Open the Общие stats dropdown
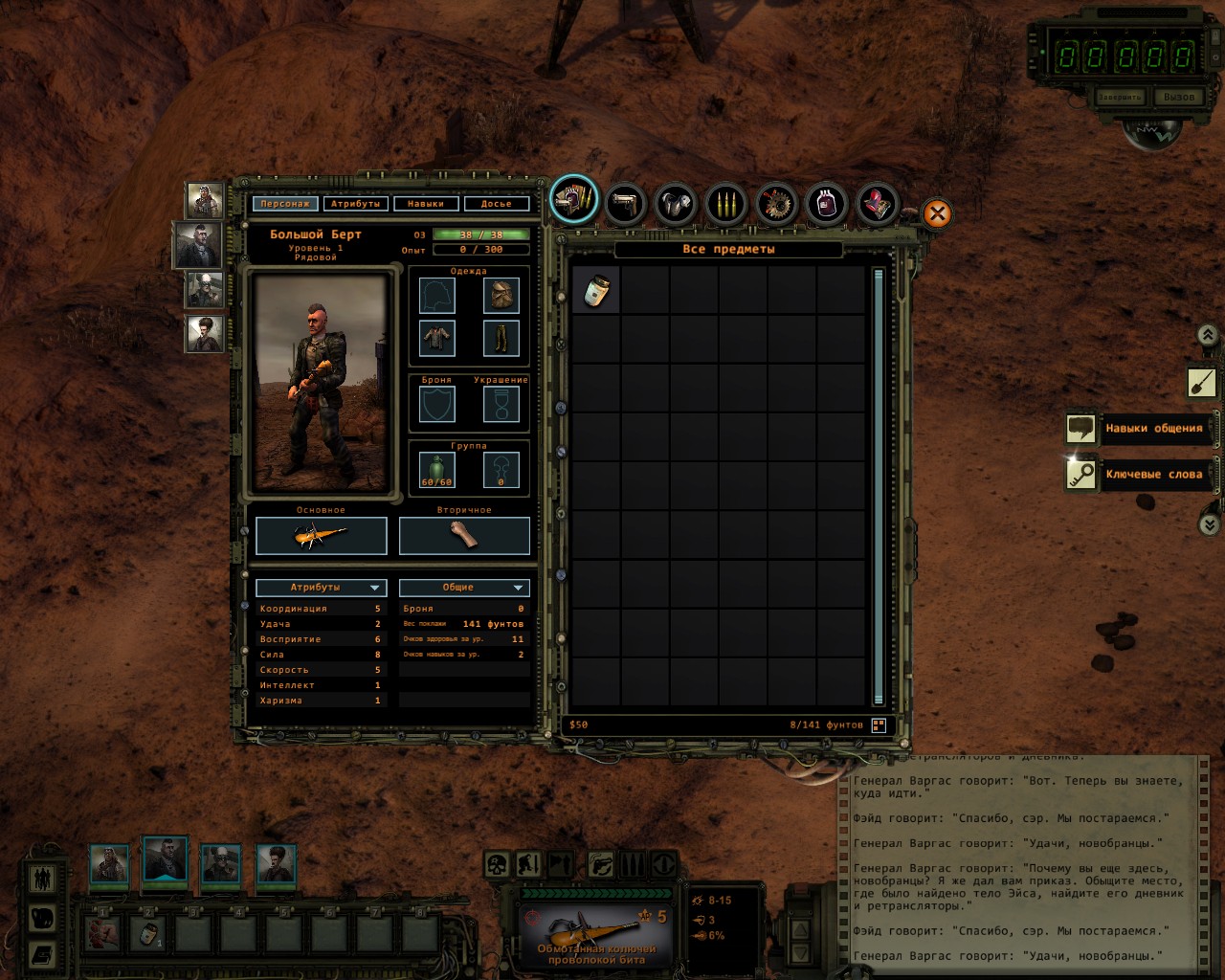1225x980 pixels. [x=464, y=588]
